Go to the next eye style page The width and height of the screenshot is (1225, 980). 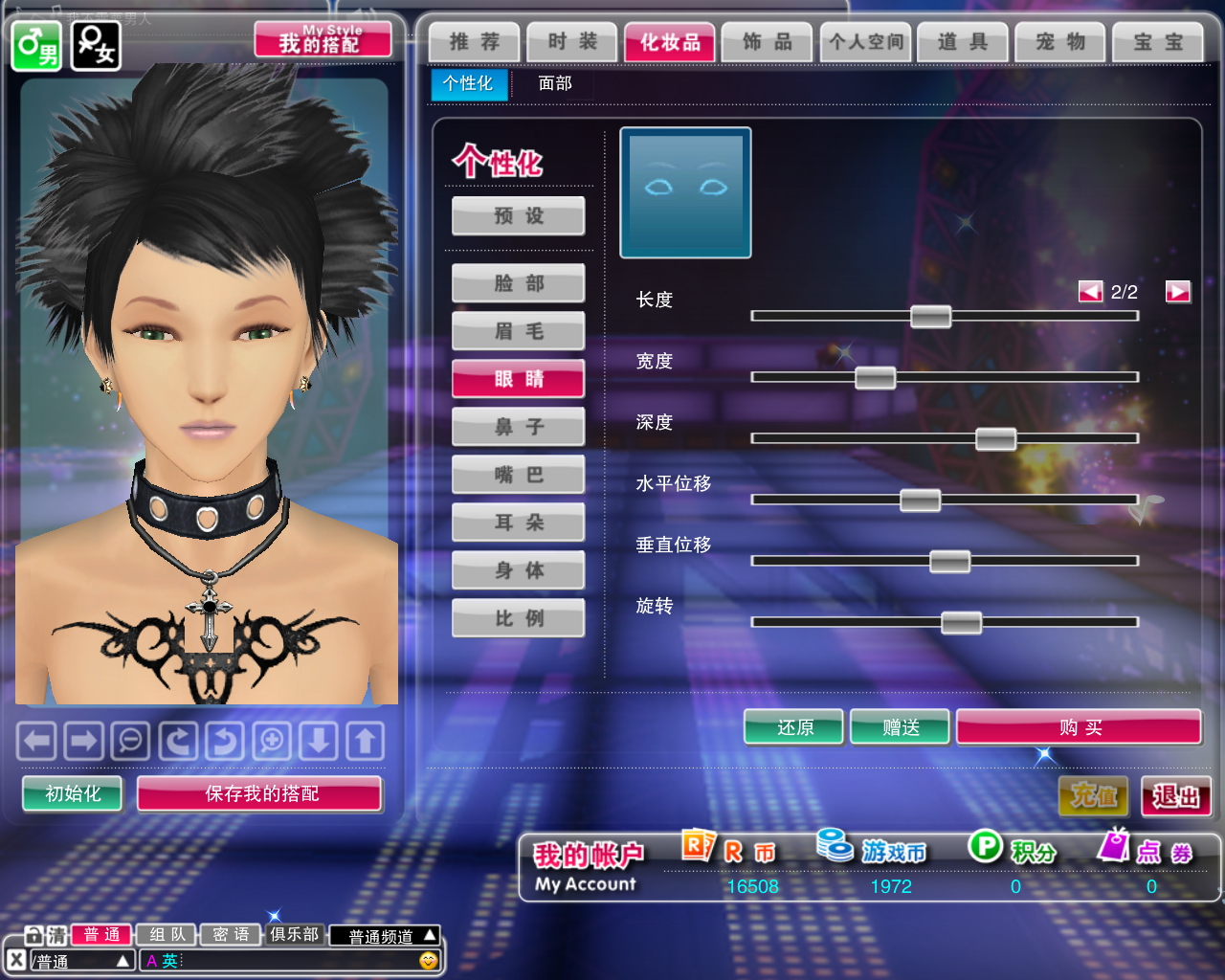point(1178,292)
